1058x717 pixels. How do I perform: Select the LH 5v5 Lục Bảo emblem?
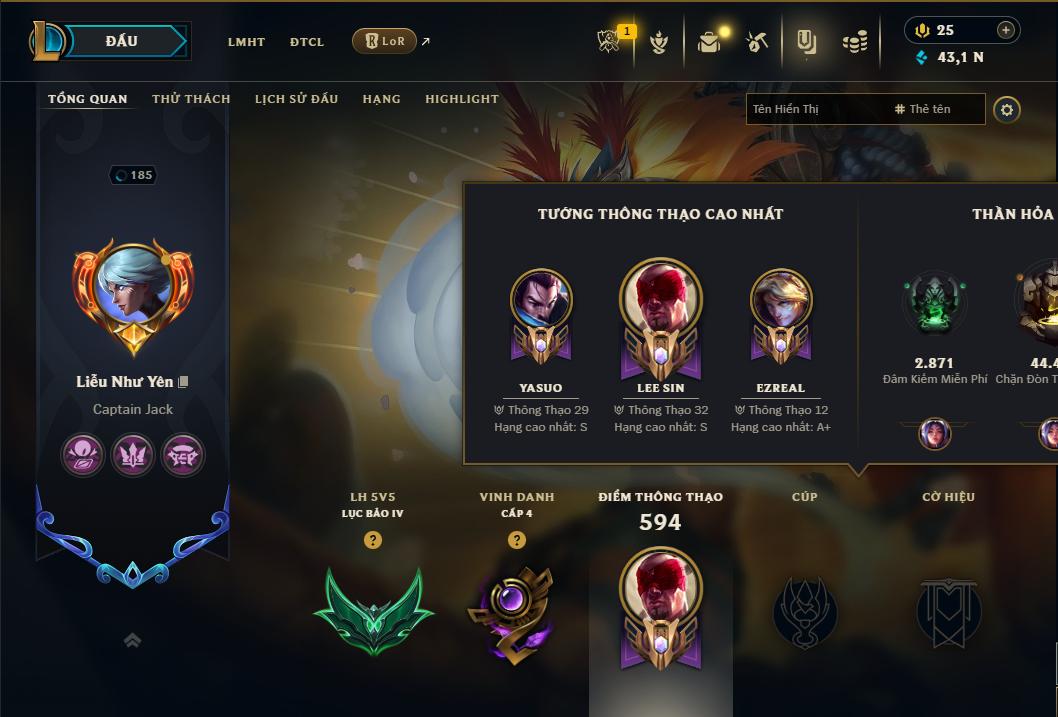373,611
